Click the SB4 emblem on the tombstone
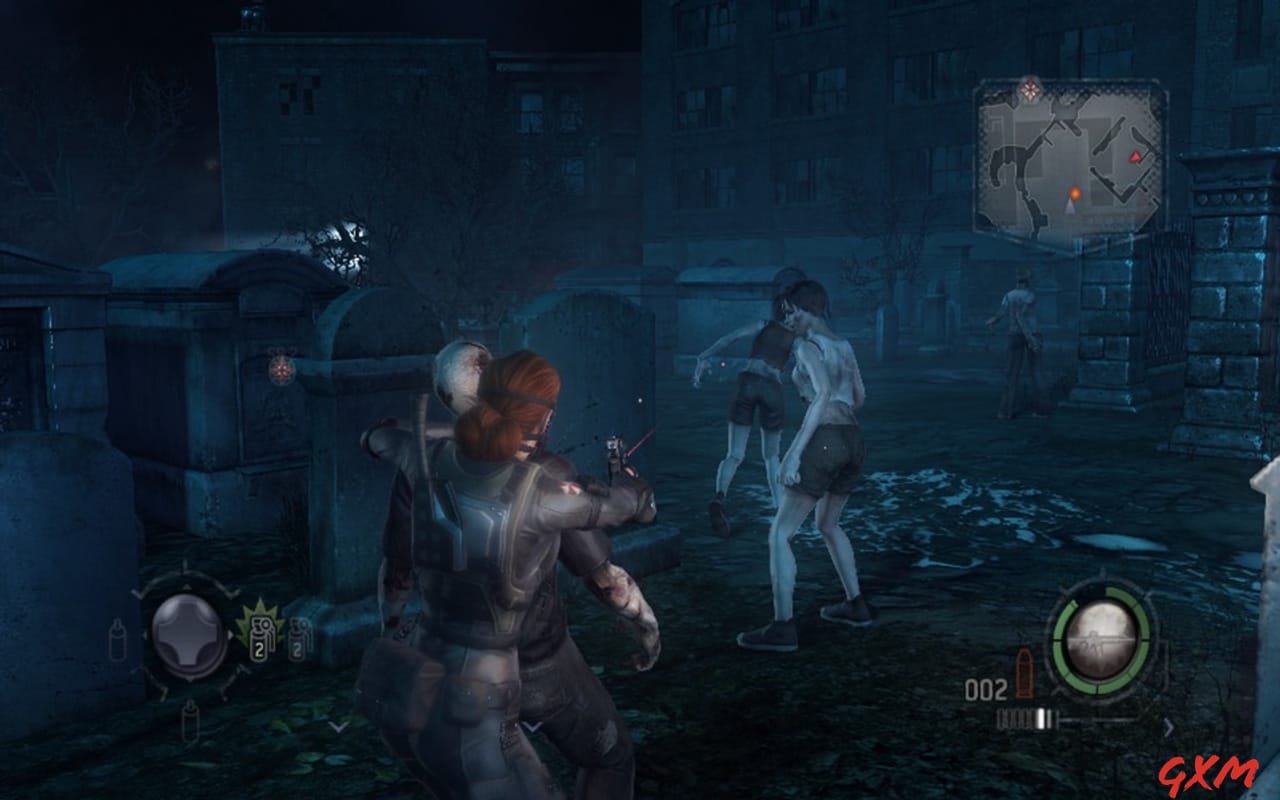 [280, 369]
